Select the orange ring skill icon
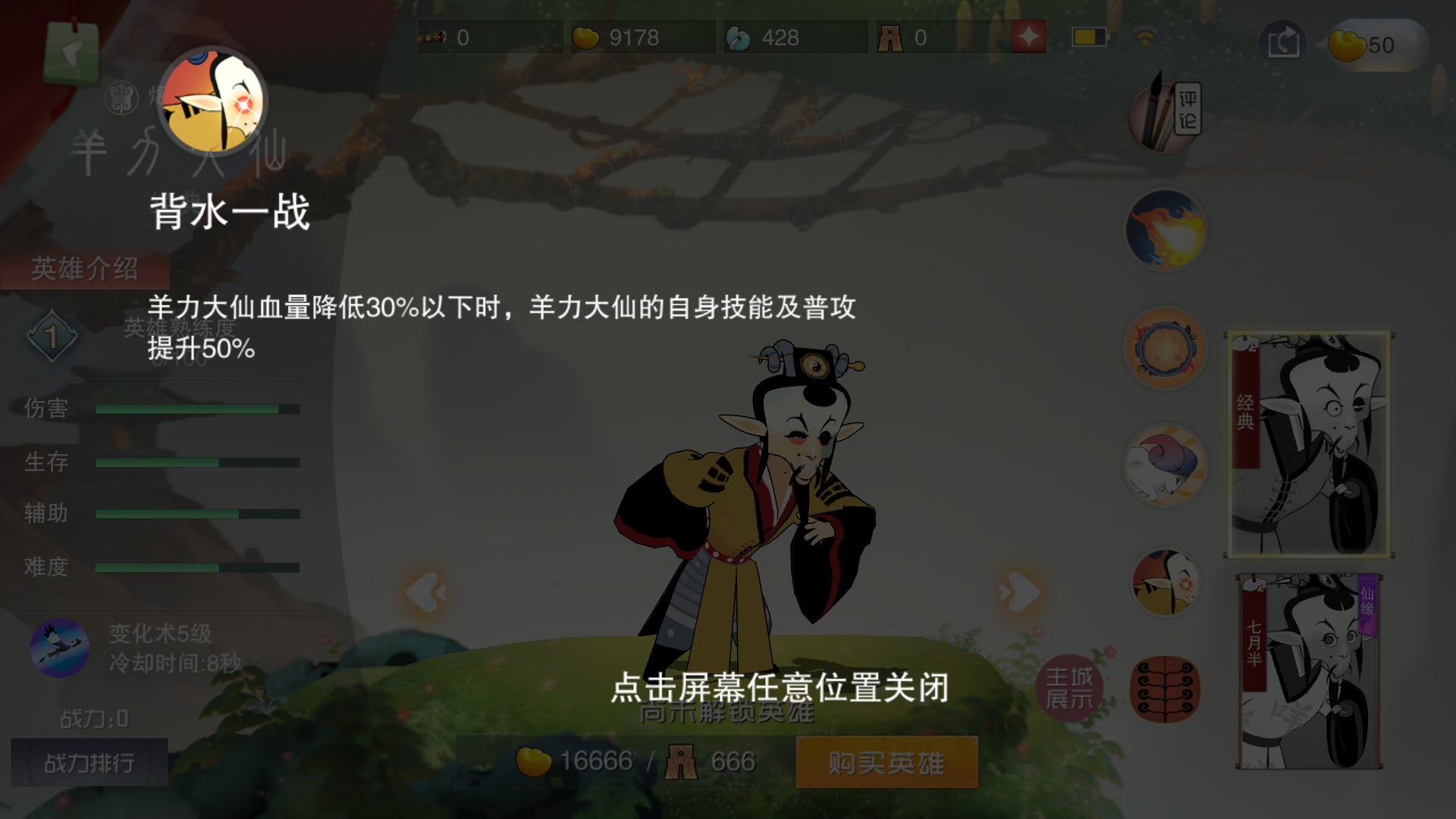Image resolution: width=1456 pixels, height=819 pixels. pyautogui.click(x=1165, y=347)
